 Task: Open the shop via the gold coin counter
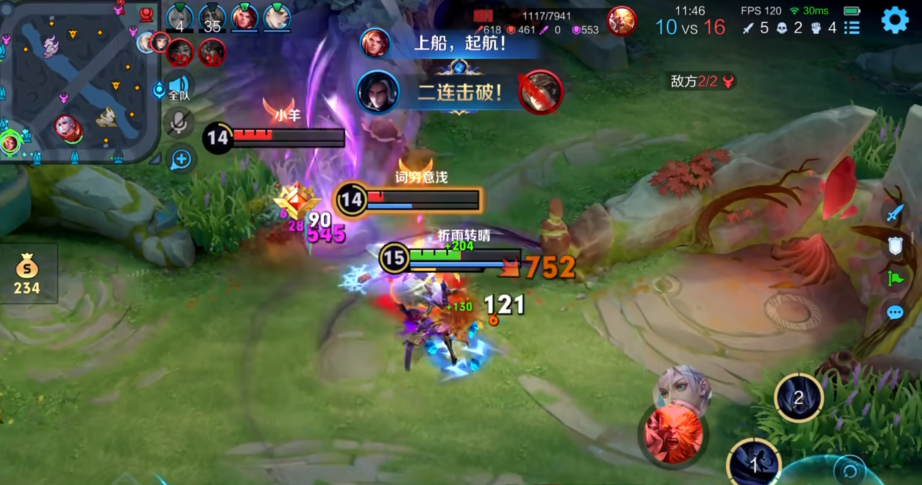pos(27,275)
